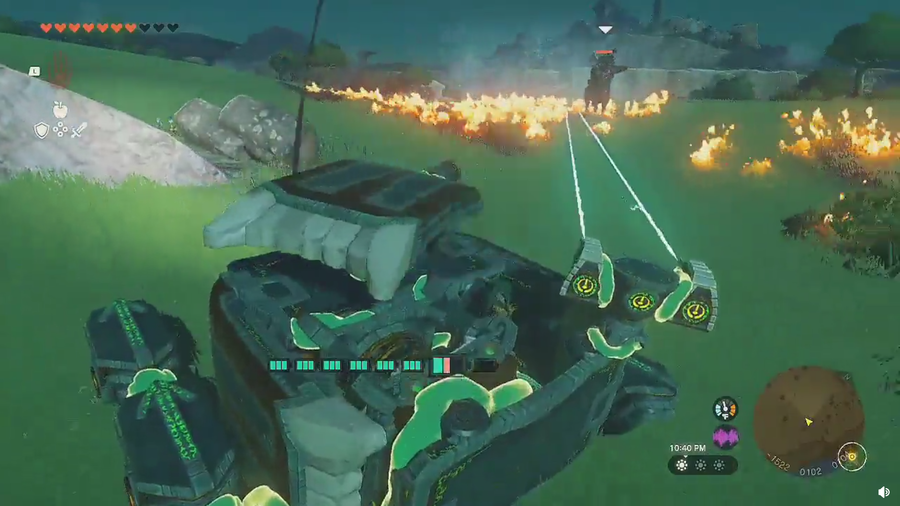The image size is (900, 506).
Task: Toggle the video player's speaker volume icon
Action: 884,492
